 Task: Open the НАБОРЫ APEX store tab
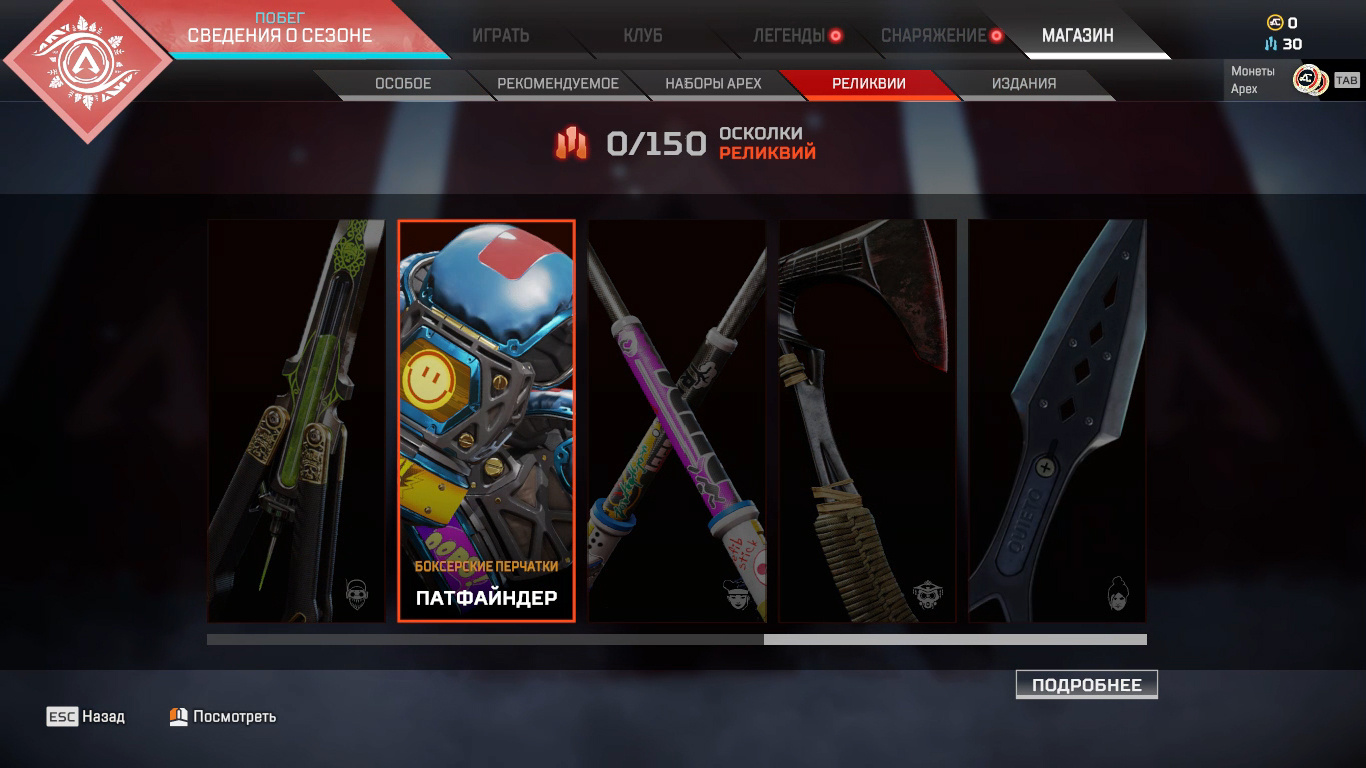(x=713, y=84)
